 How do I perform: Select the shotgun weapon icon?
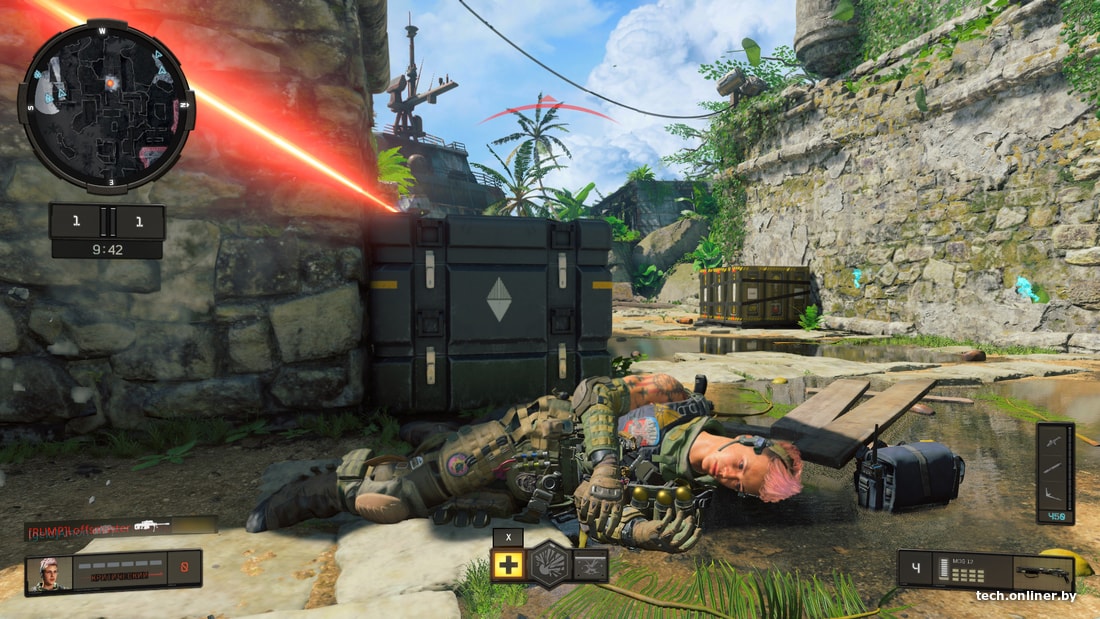(x=1040, y=571)
